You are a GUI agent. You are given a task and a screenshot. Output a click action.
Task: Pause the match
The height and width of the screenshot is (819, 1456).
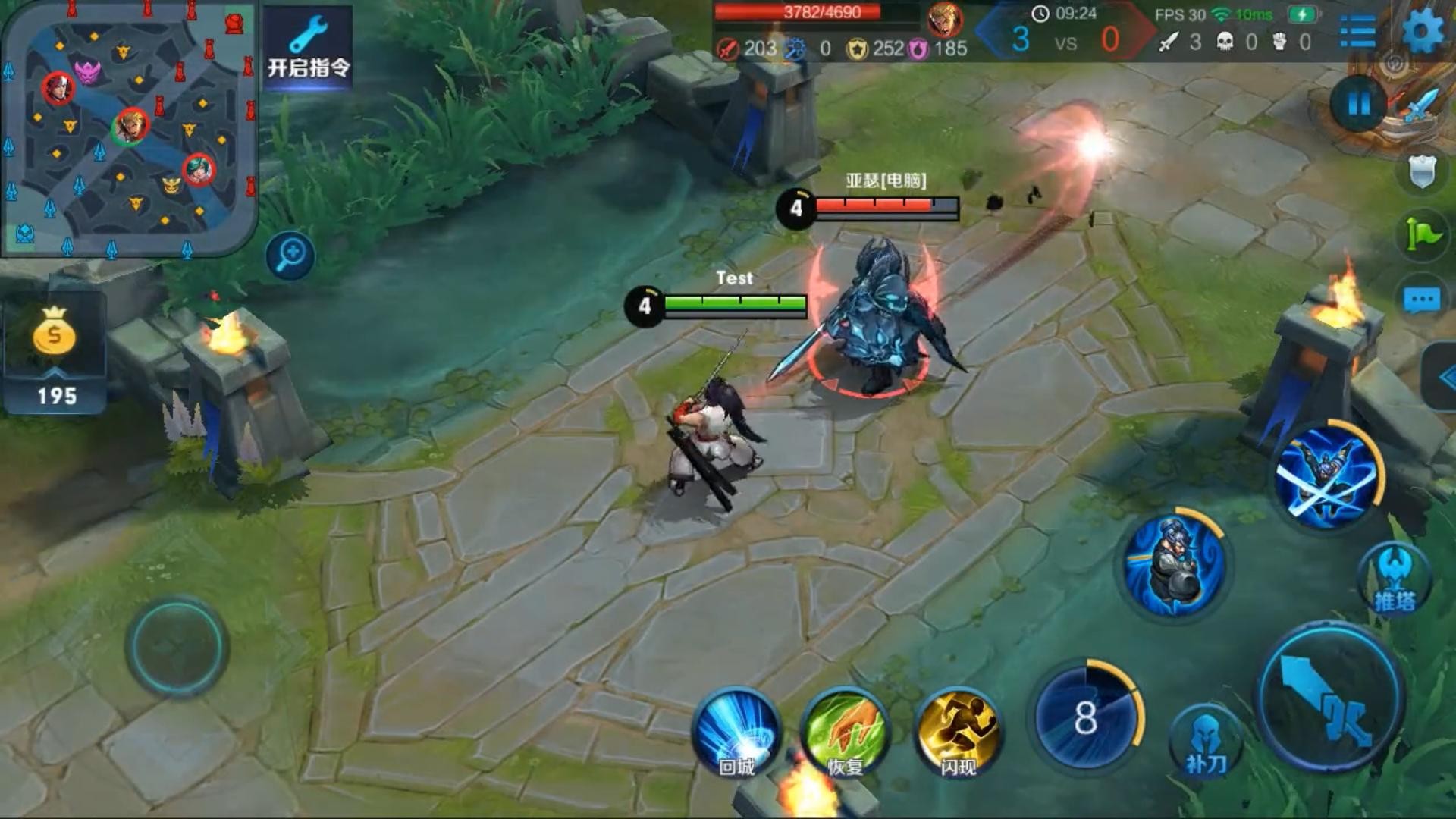[1358, 104]
